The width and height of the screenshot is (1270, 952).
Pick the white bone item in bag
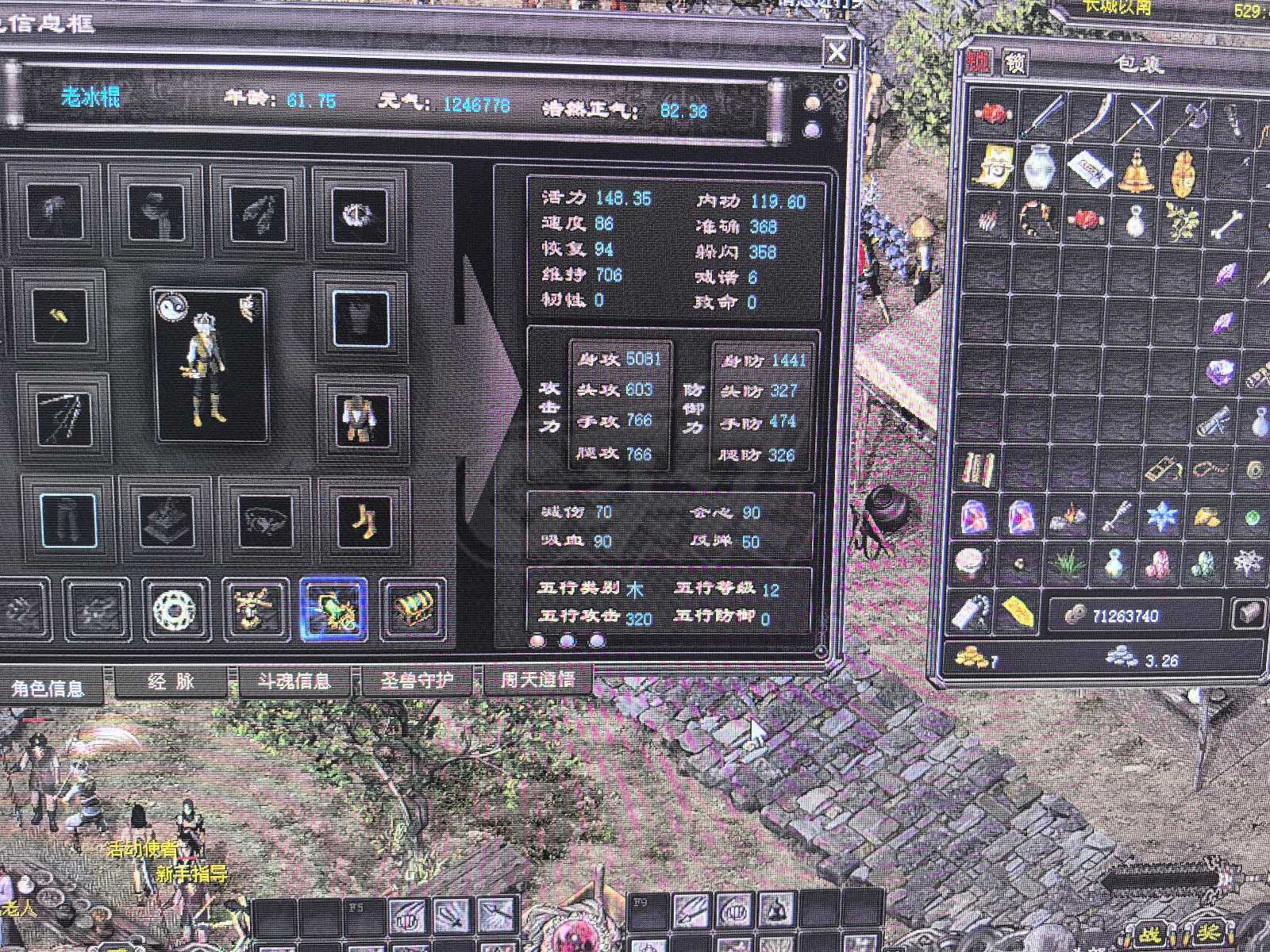pyautogui.click(x=1228, y=222)
